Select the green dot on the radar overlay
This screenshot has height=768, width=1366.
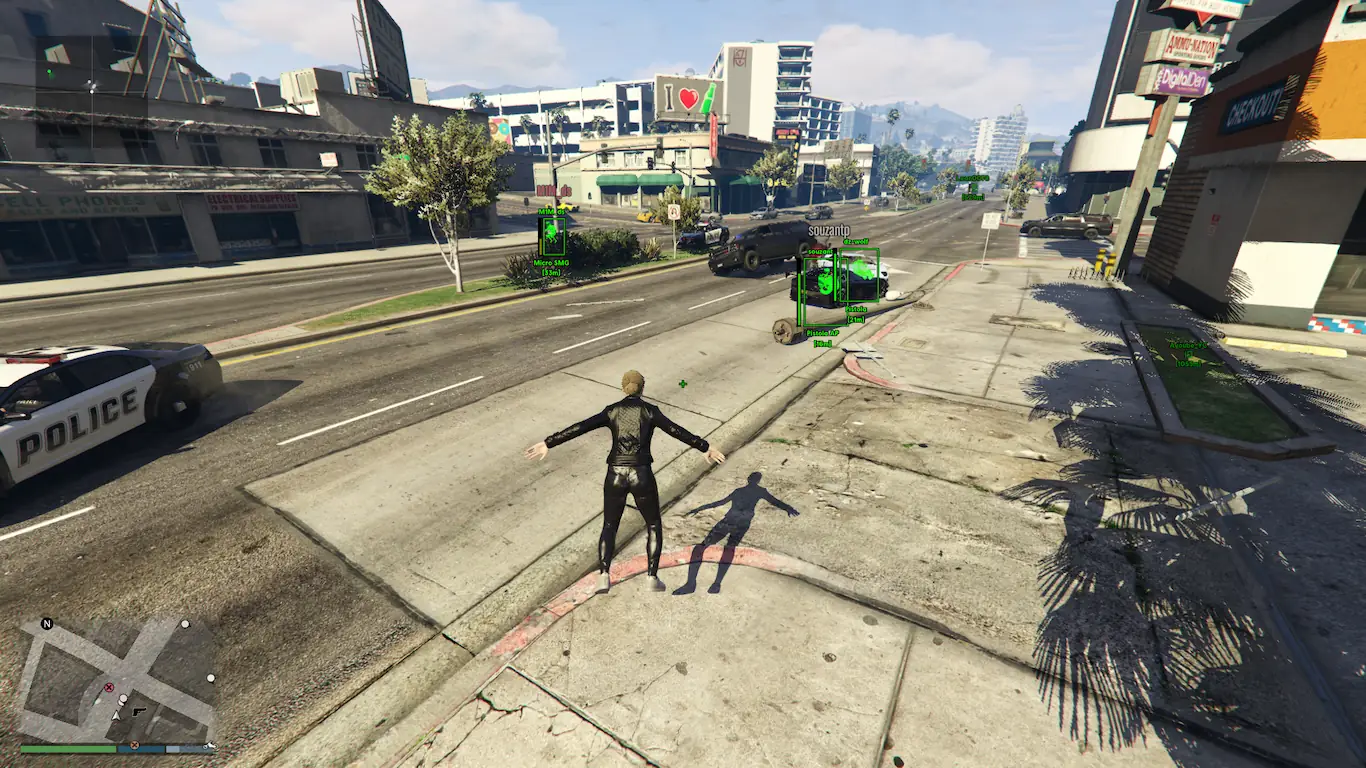50,73
